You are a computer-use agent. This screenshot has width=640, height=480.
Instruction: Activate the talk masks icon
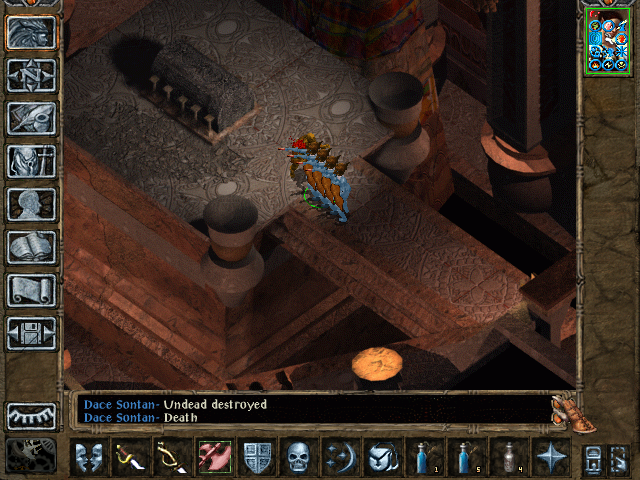(x=89, y=457)
